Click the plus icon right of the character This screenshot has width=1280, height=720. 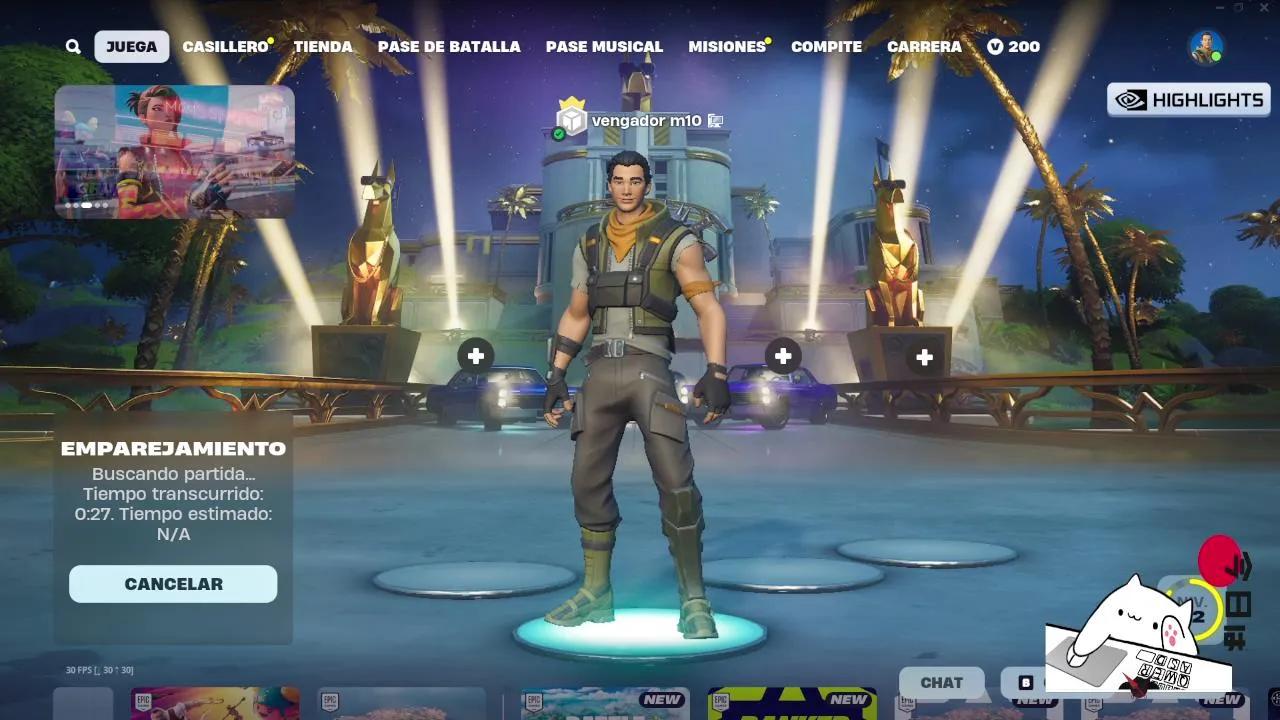tap(782, 355)
